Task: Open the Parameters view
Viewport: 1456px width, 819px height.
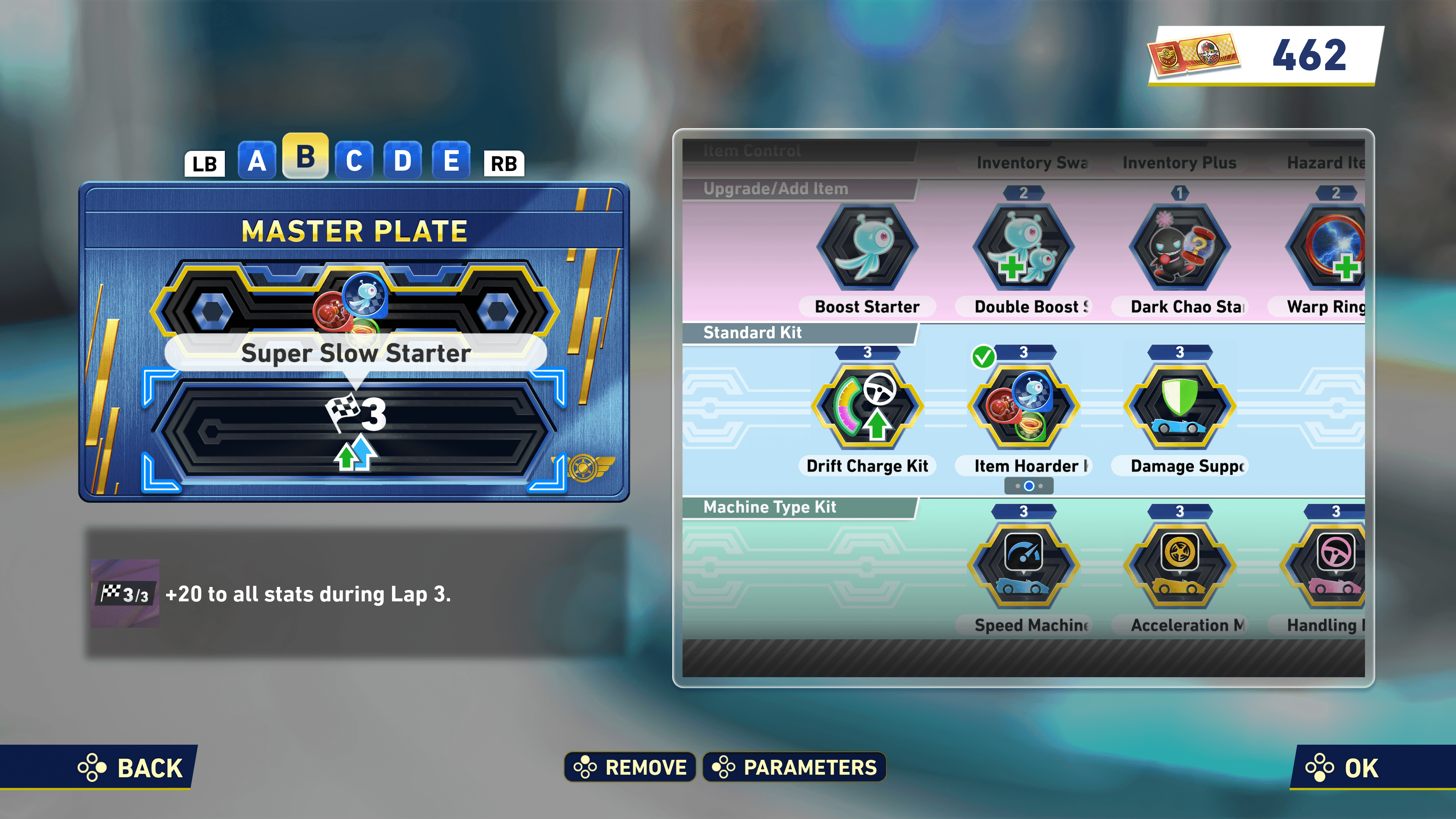Action: tap(794, 767)
